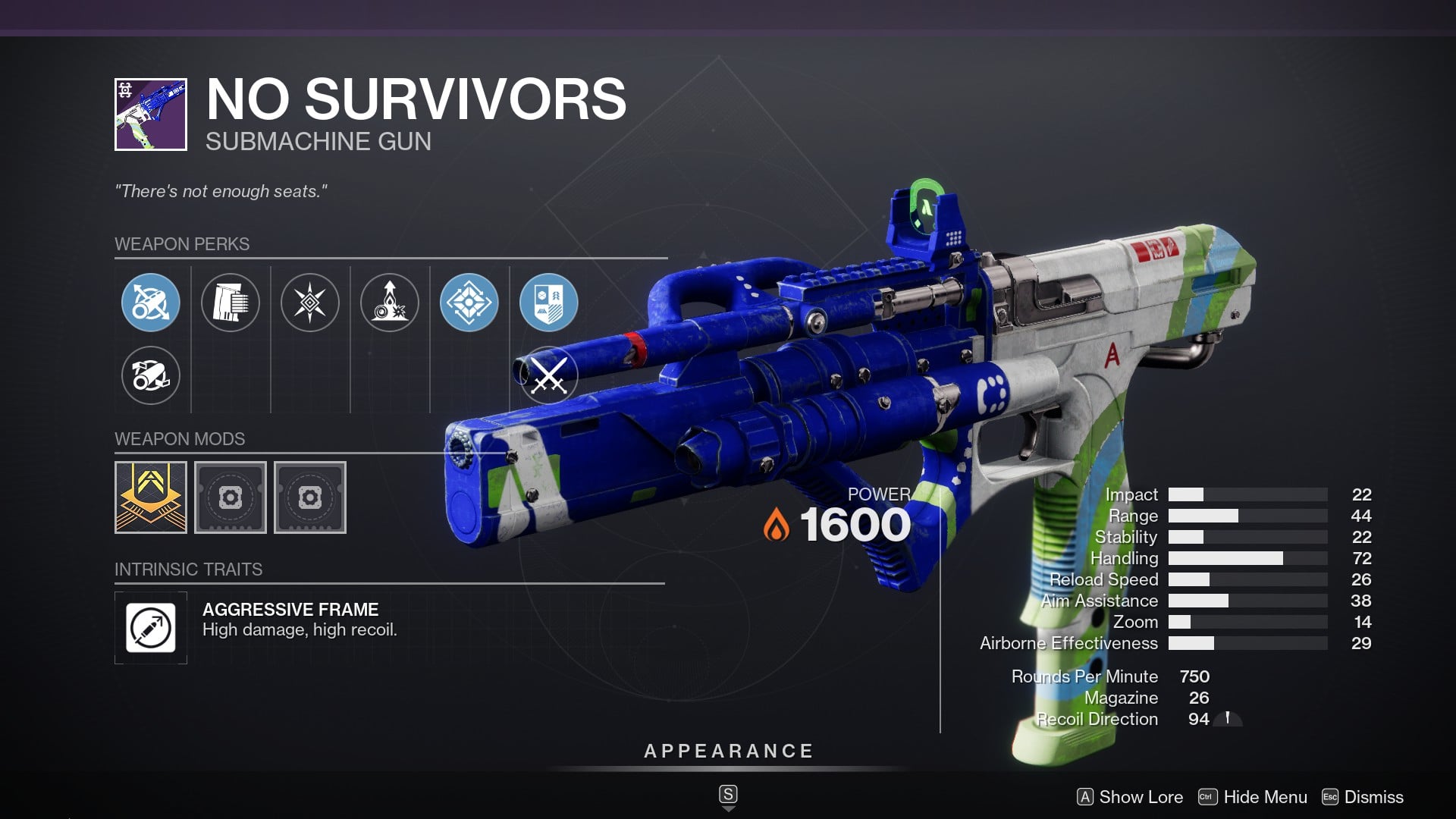
Task: Select the unlit barrel perk in the lower row
Action: (x=151, y=375)
